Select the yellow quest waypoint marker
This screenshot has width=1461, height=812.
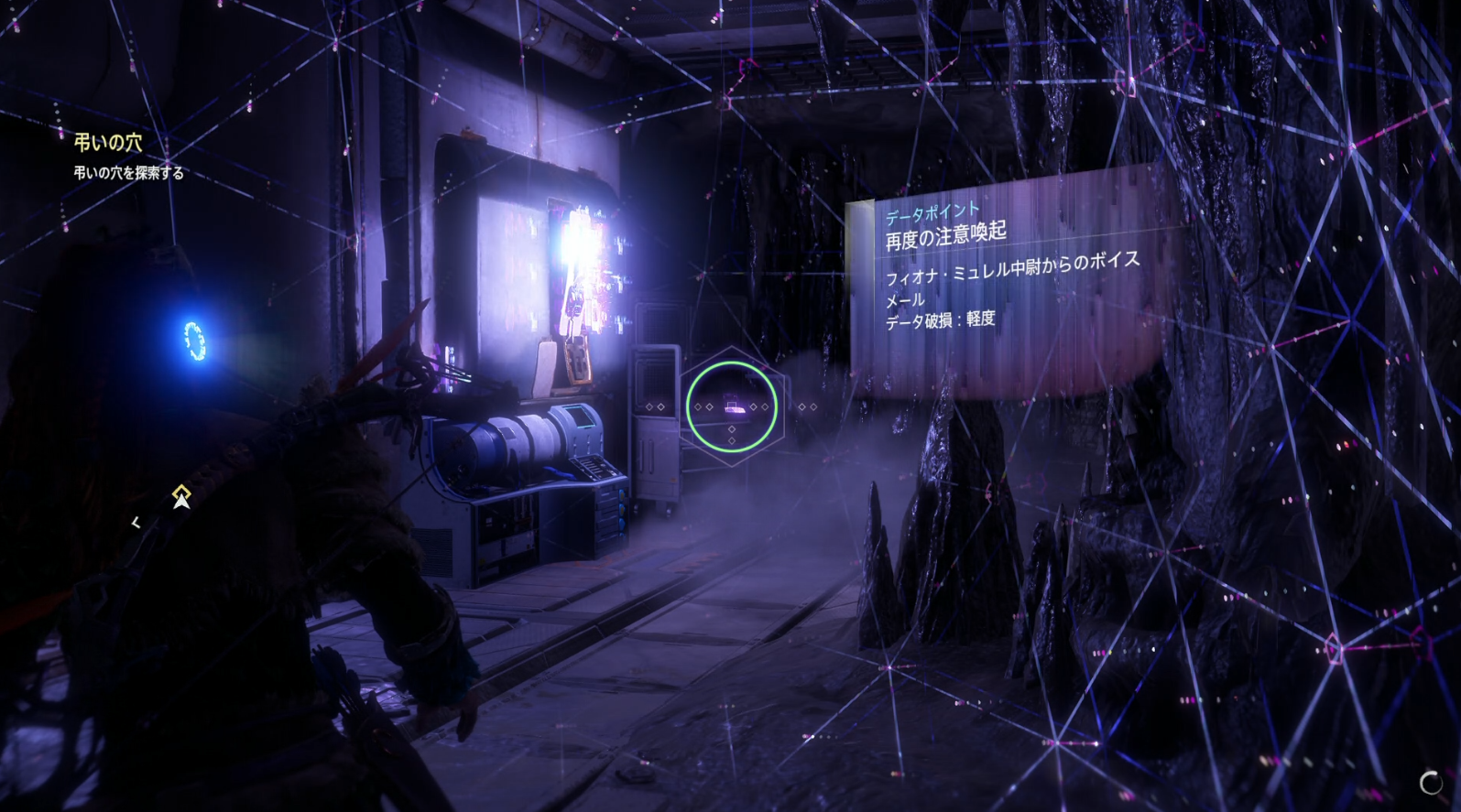coord(181,495)
